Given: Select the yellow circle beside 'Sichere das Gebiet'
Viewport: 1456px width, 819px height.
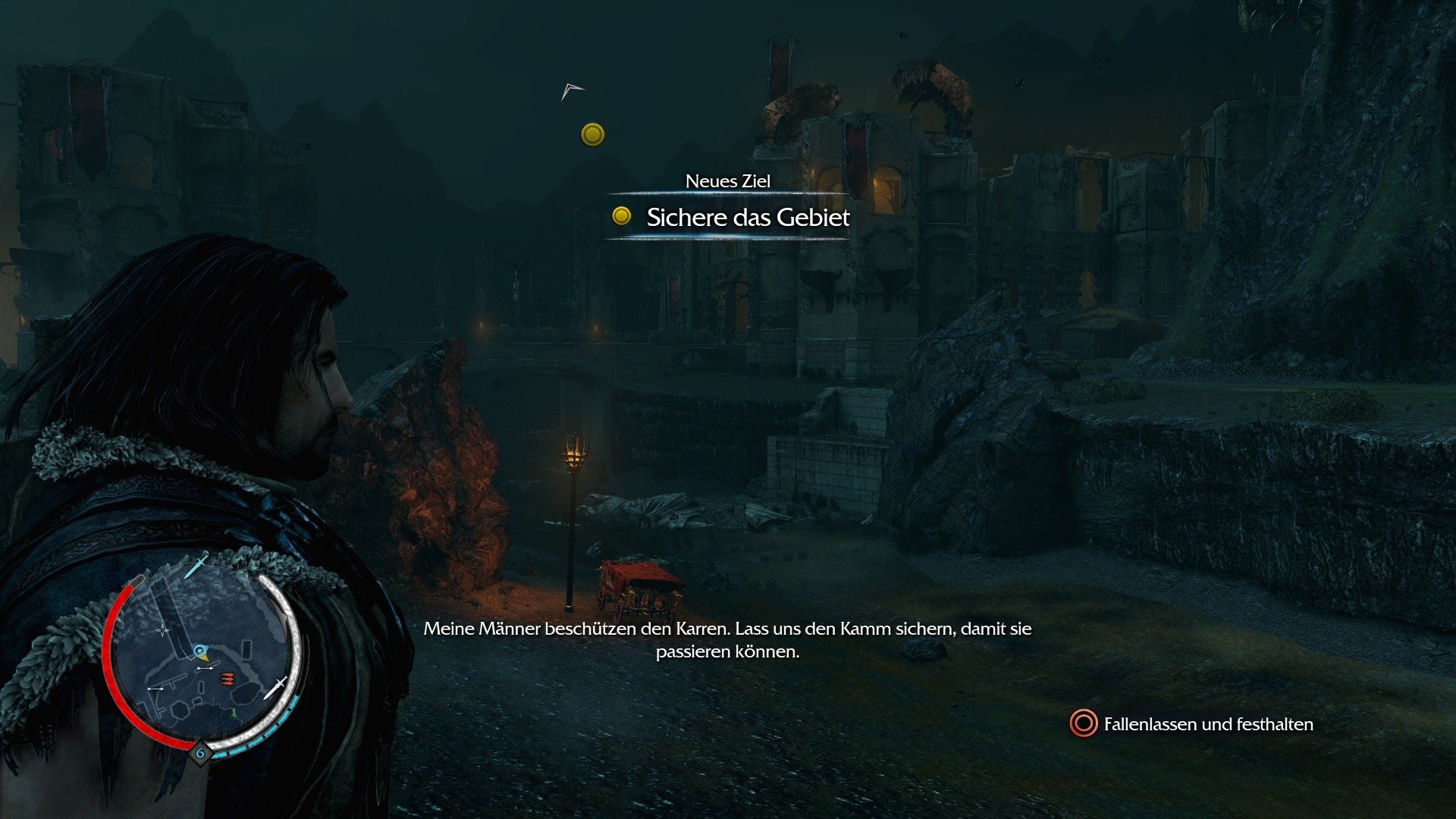Looking at the screenshot, I should click(x=622, y=218).
